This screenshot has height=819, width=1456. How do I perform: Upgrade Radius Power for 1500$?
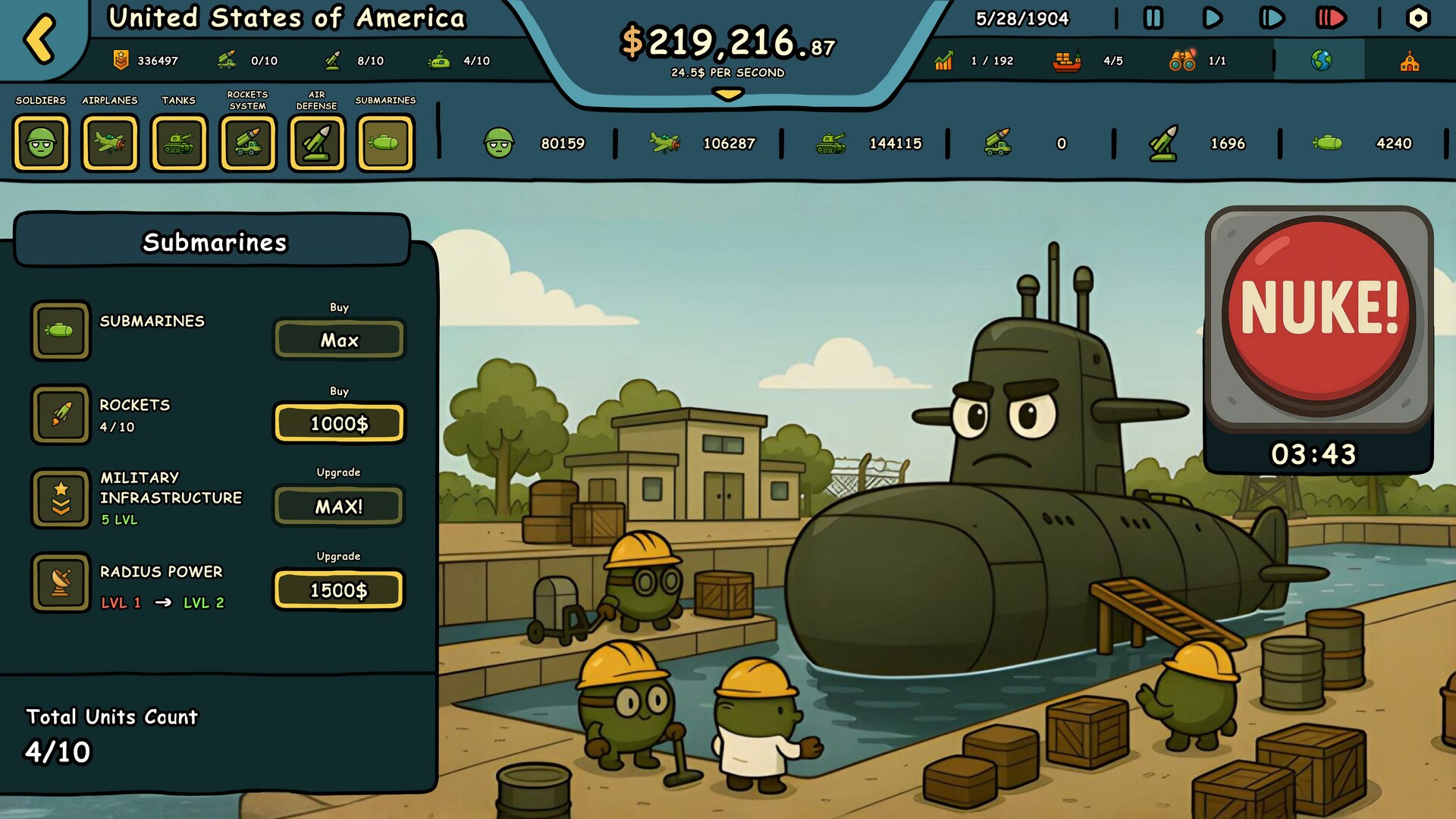pyautogui.click(x=339, y=590)
